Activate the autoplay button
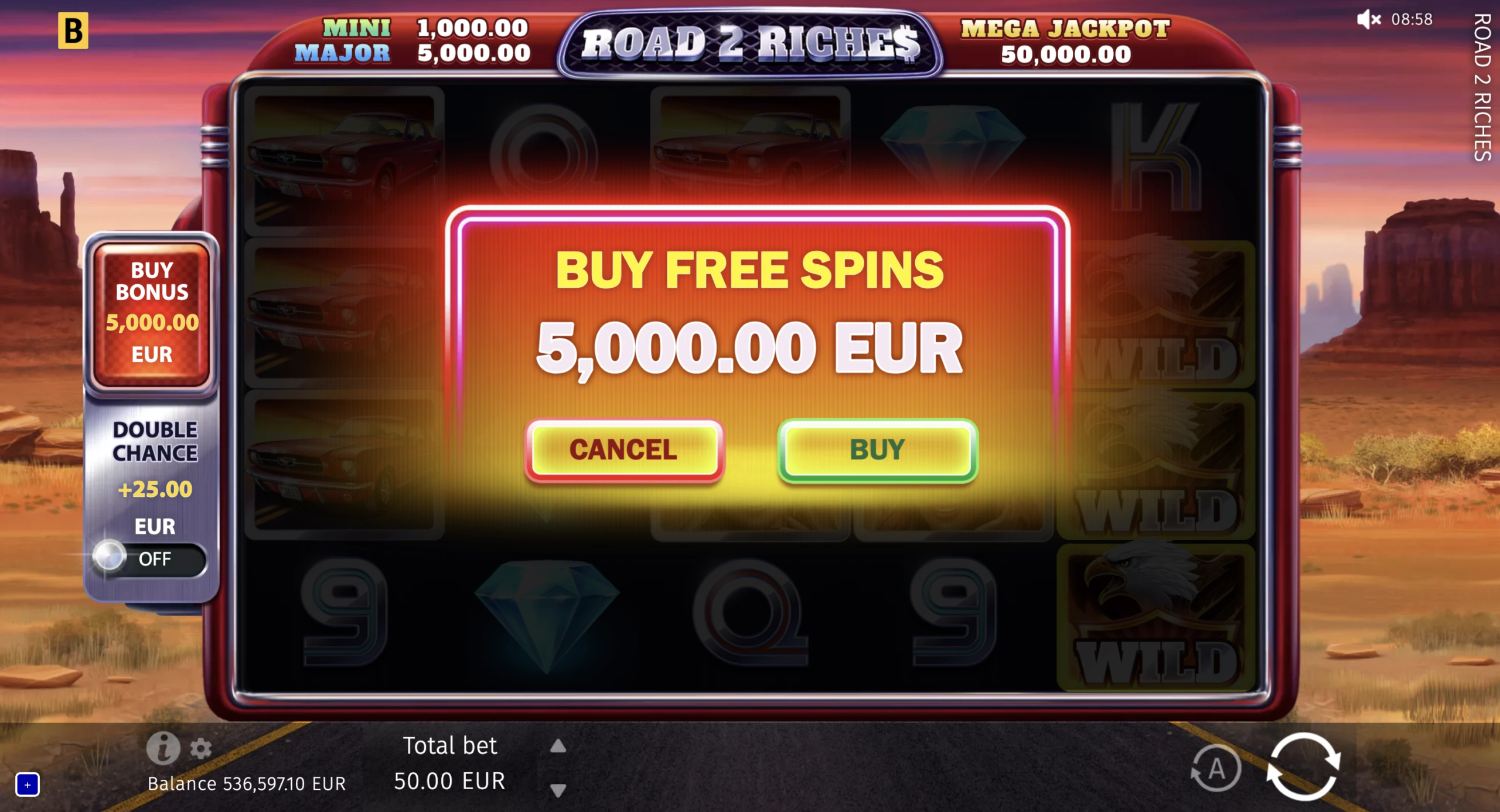This screenshot has height=812, width=1500. tap(1216, 768)
